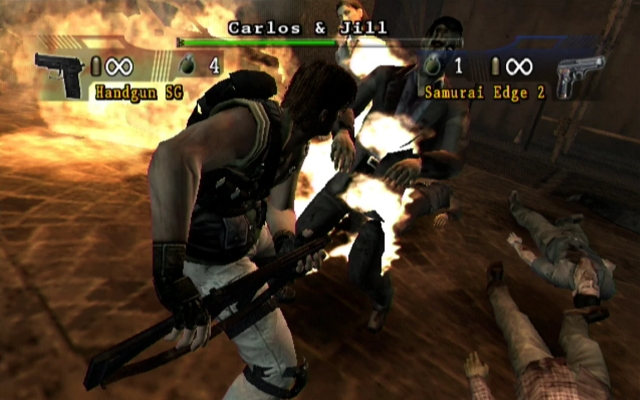Click the grenade icon beside Handgun SG
640x400 pixels.
click(x=188, y=66)
